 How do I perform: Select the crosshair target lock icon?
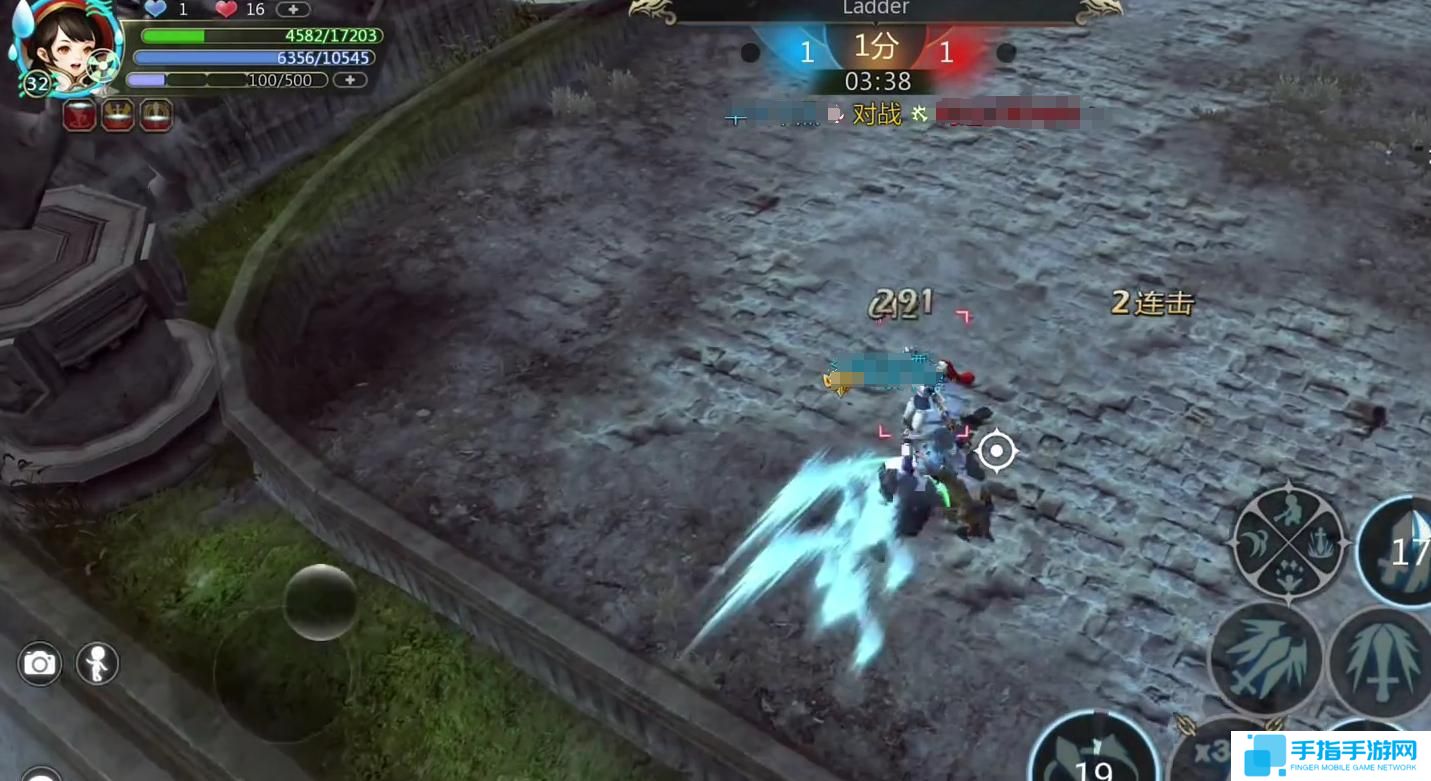coord(996,451)
